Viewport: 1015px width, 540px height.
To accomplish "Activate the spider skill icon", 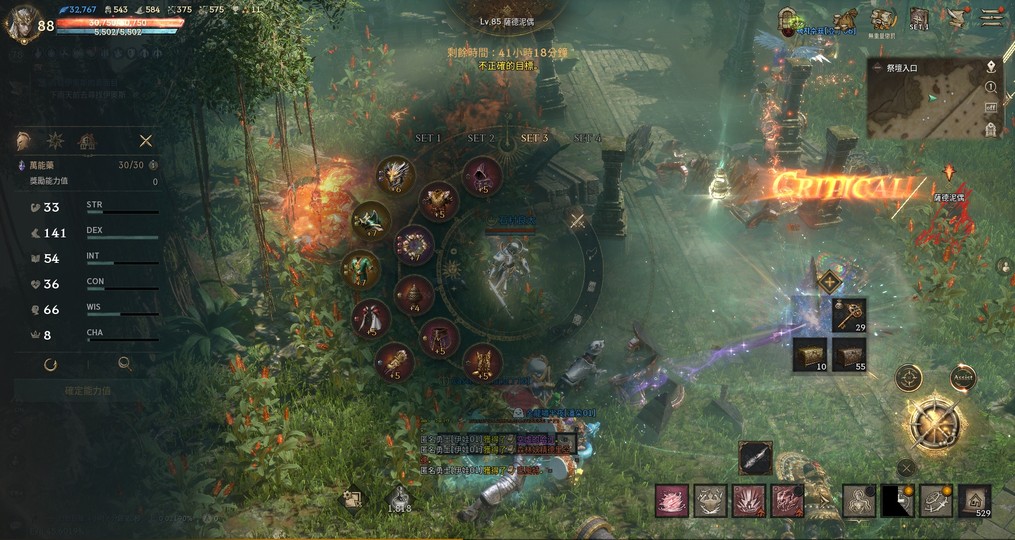I will (x=859, y=500).
